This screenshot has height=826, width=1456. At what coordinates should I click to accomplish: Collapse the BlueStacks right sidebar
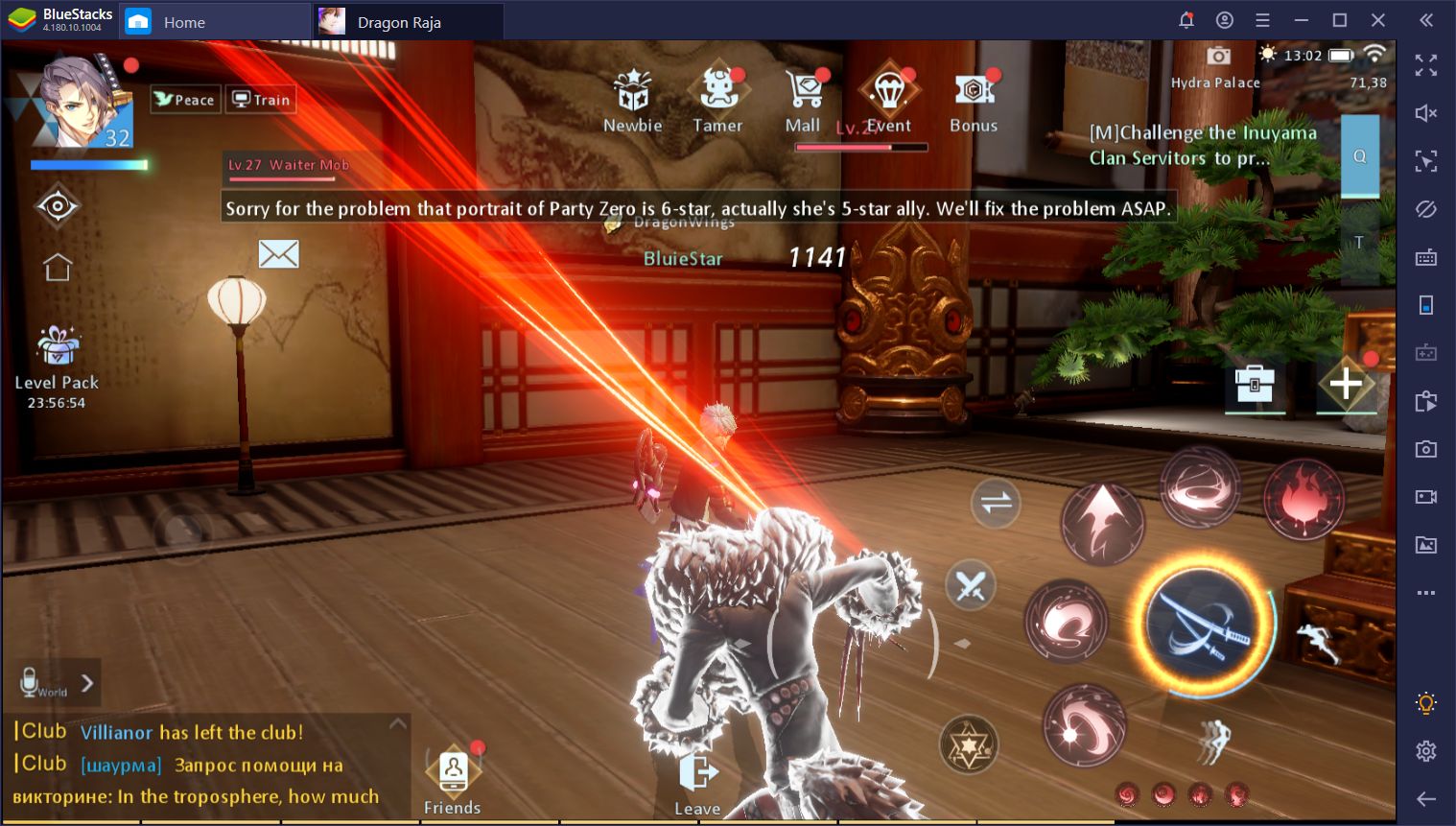point(1426,20)
